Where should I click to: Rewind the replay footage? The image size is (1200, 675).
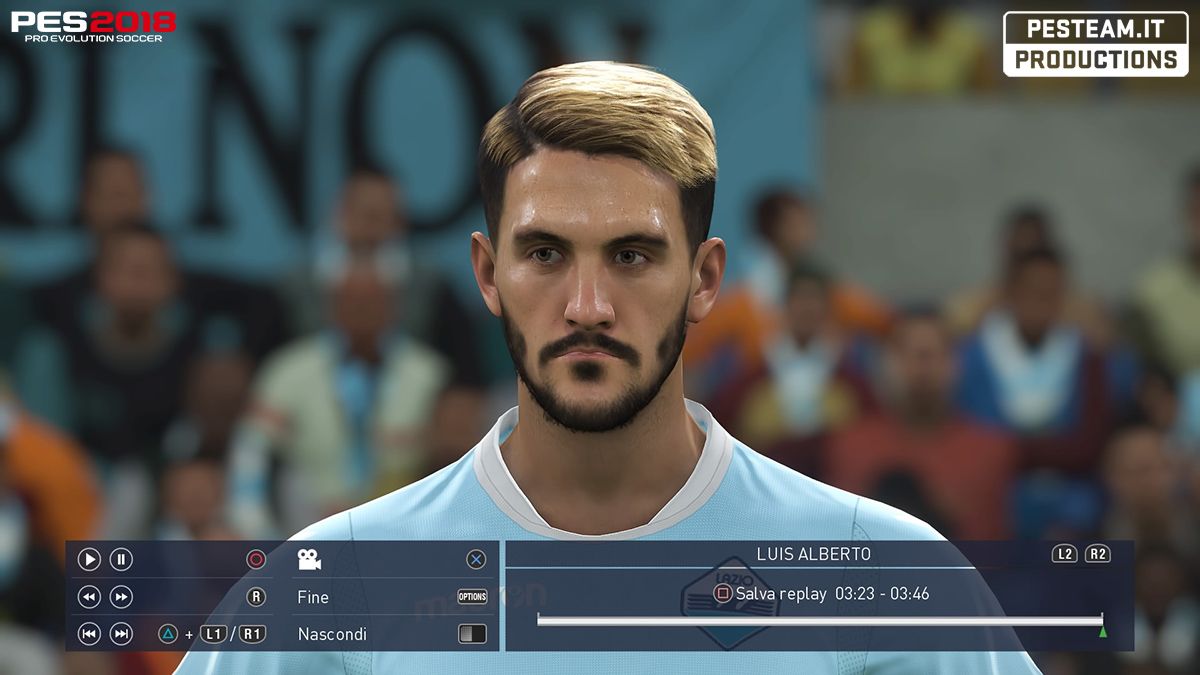tap(89, 597)
